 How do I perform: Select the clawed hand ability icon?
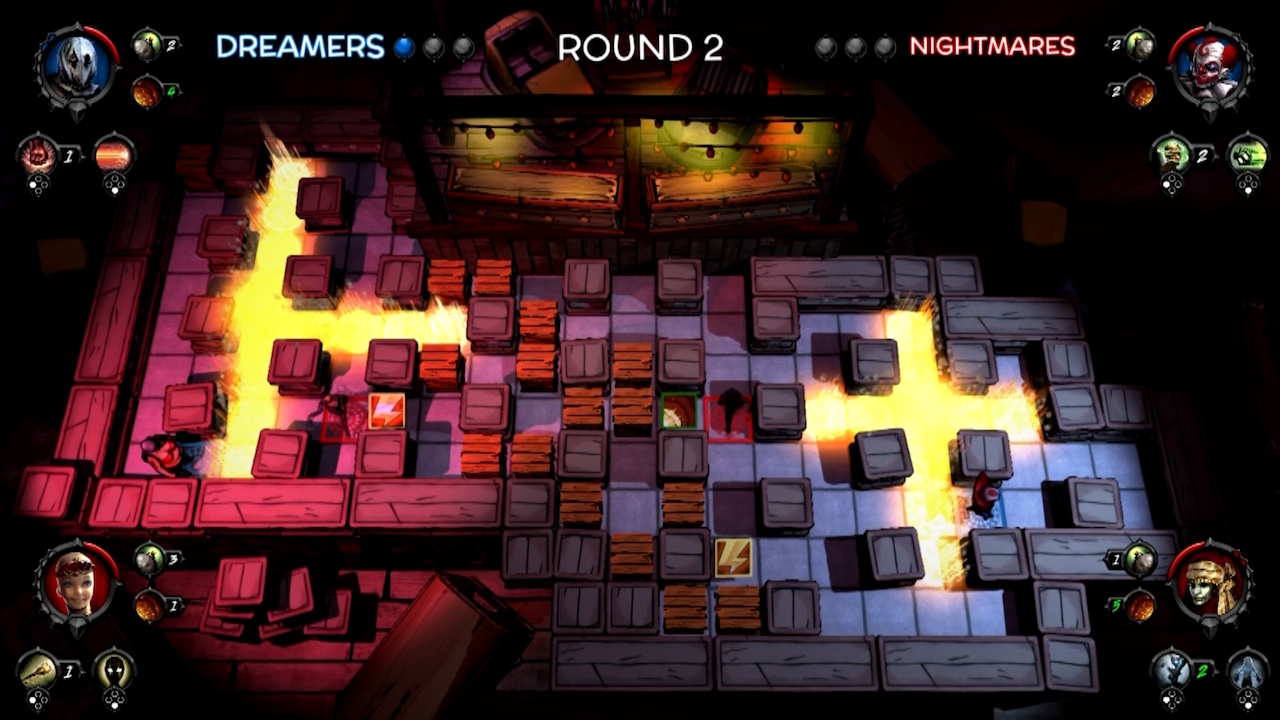coord(37,156)
